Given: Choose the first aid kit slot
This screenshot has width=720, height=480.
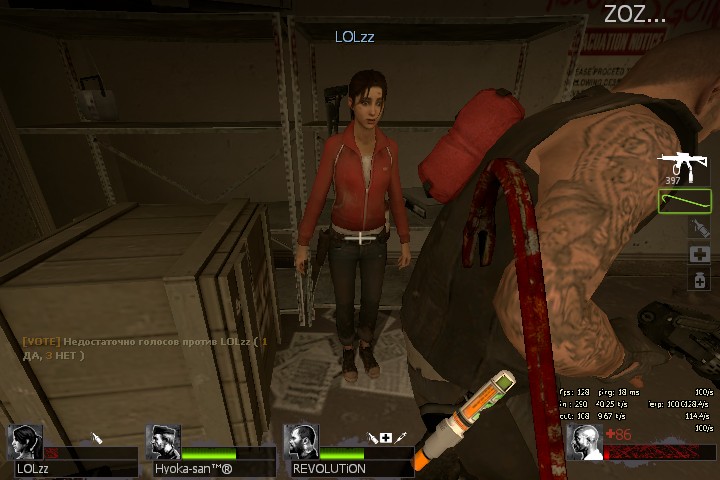Looking at the screenshot, I should tap(701, 255).
